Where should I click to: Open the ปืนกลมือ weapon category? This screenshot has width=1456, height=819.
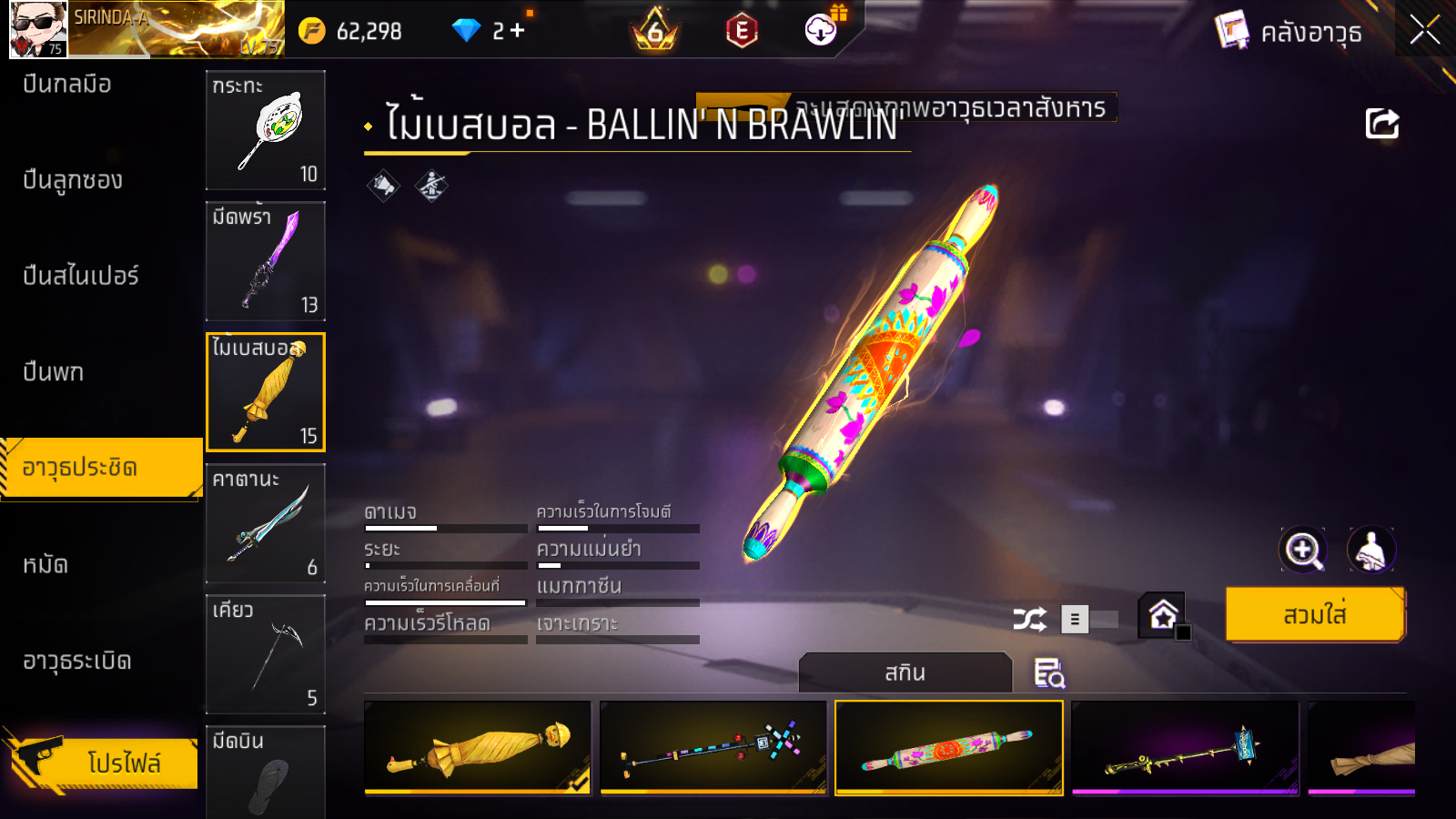[x=67, y=85]
